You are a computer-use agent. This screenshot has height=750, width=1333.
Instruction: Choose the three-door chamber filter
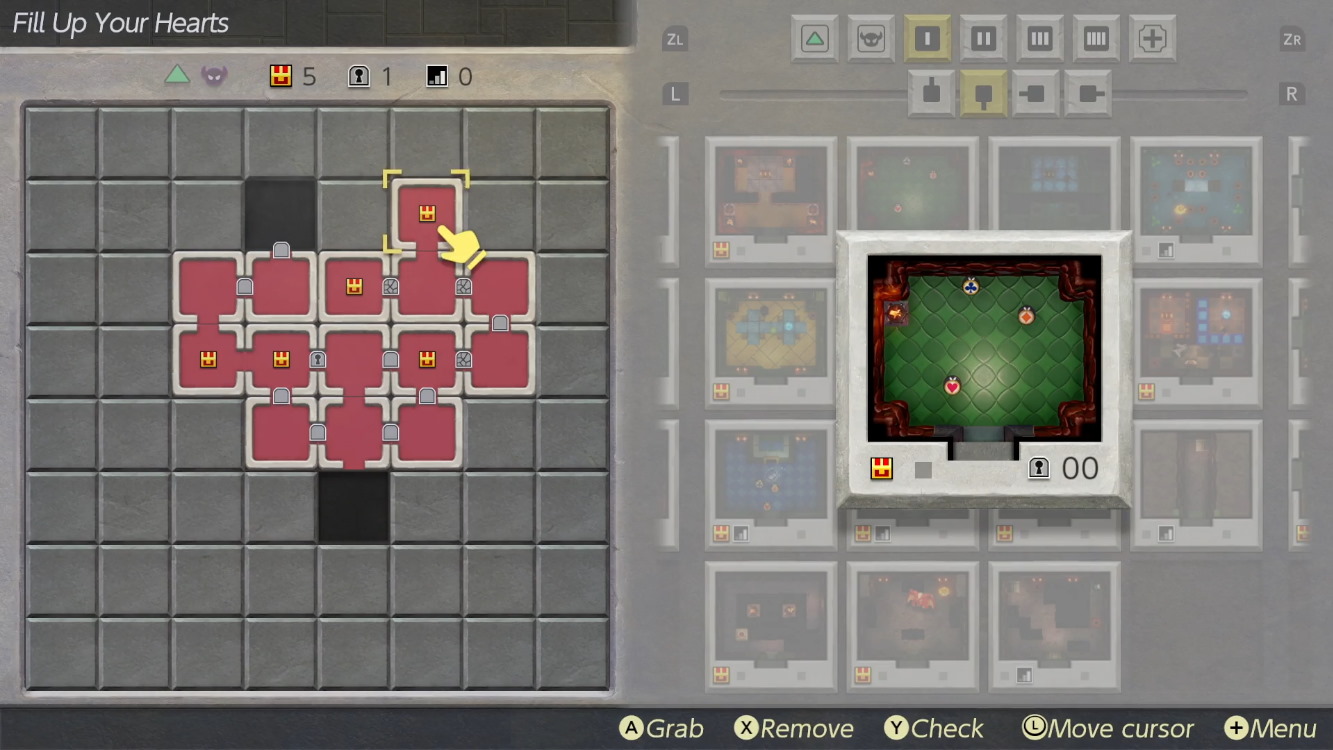pos(1040,39)
